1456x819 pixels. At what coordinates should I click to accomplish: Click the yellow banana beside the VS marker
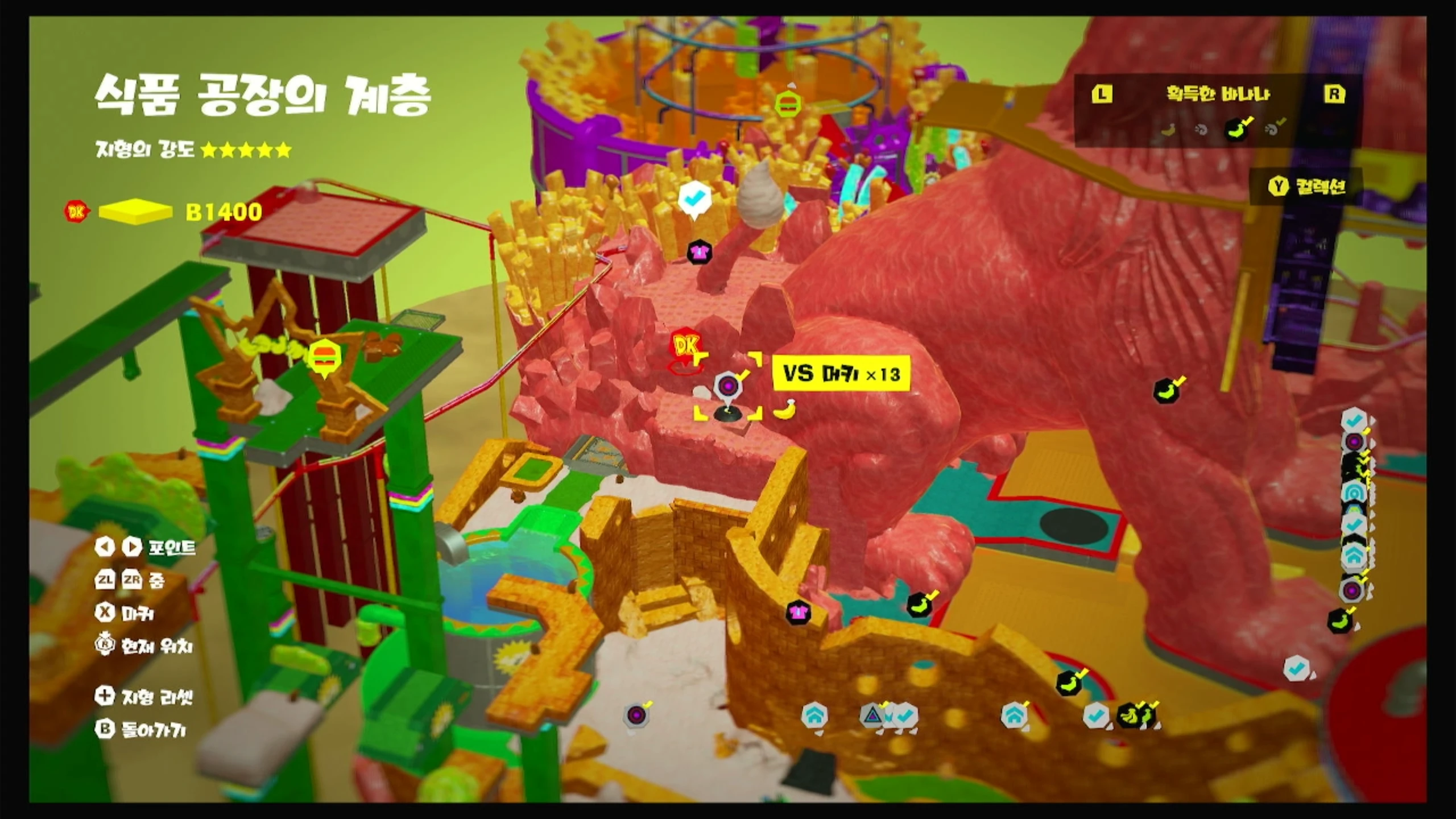784,409
